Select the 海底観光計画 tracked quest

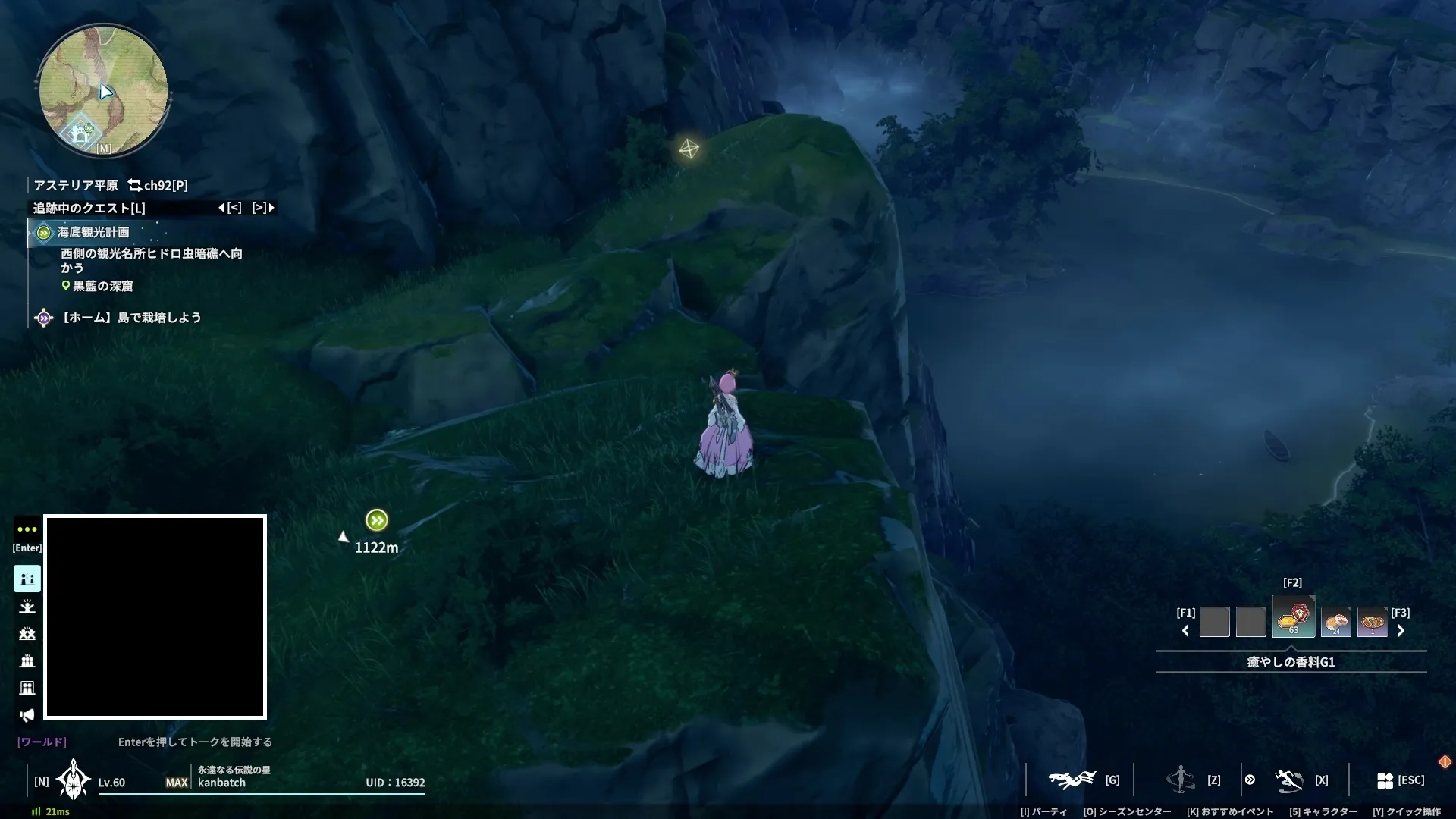coord(93,232)
